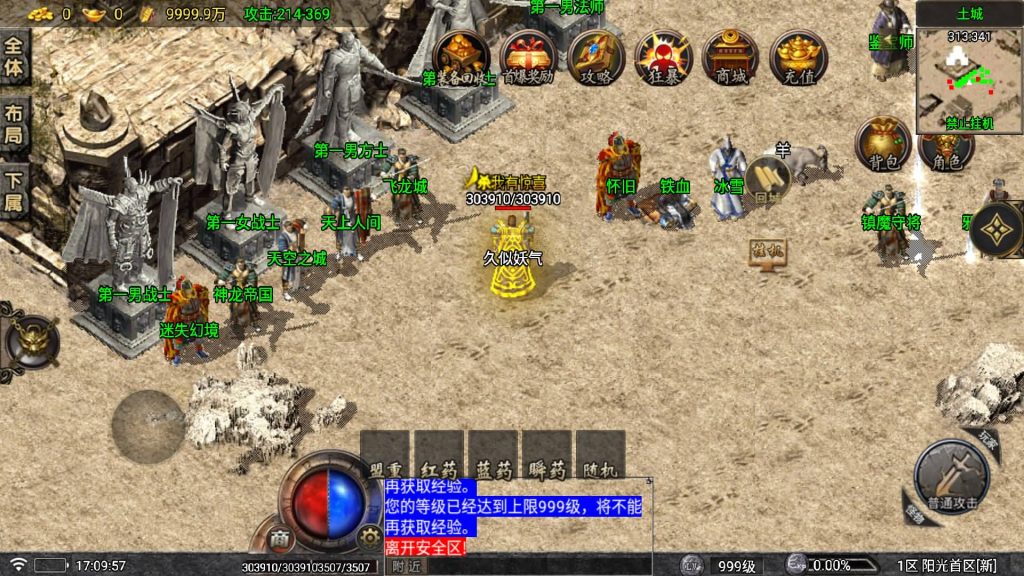The width and height of the screenshot is (1024, 576).
Task: Use the 红药 red potion slot
Action: pos(439,453)
